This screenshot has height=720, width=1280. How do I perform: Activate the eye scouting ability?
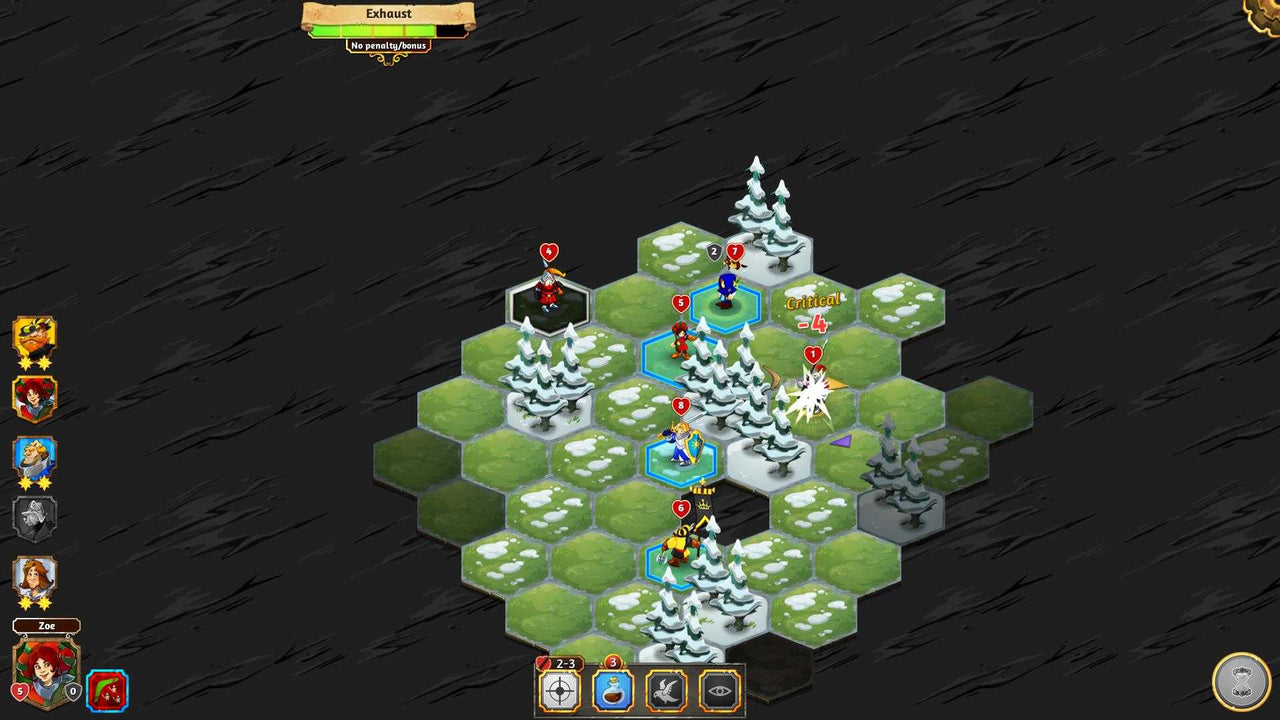click(x=721, y=688)
